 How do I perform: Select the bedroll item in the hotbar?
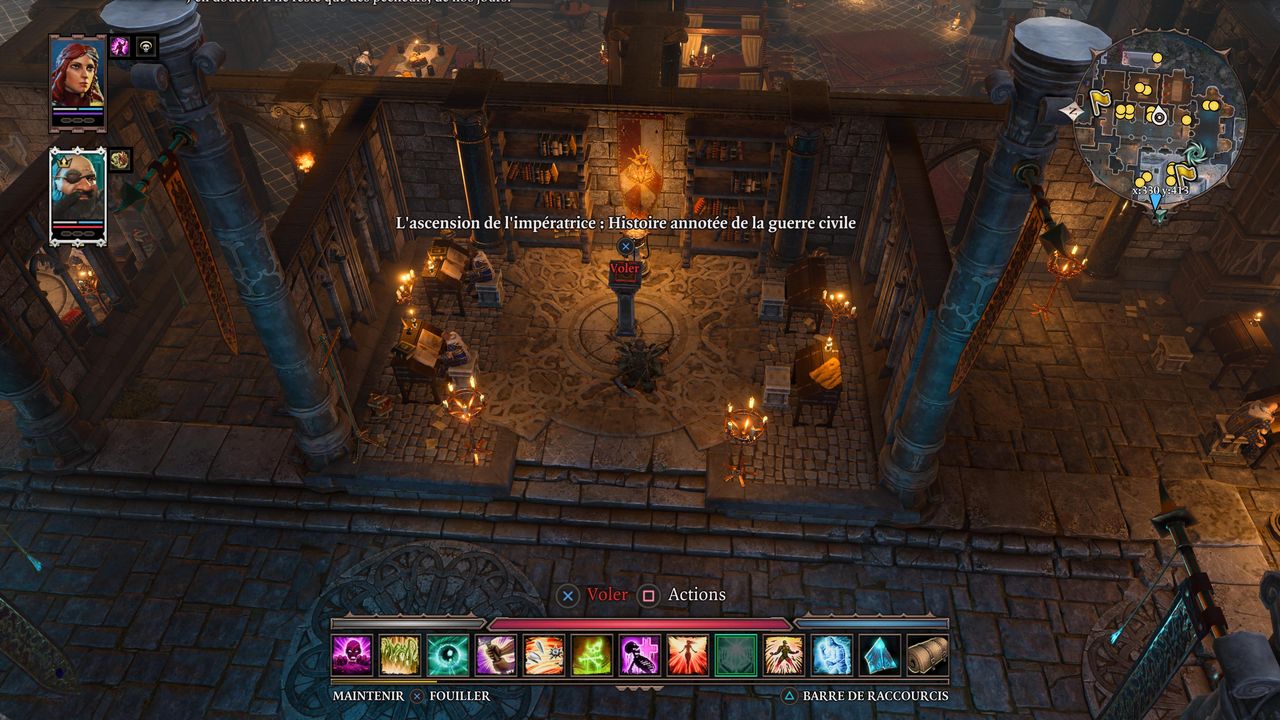(928, 655)
